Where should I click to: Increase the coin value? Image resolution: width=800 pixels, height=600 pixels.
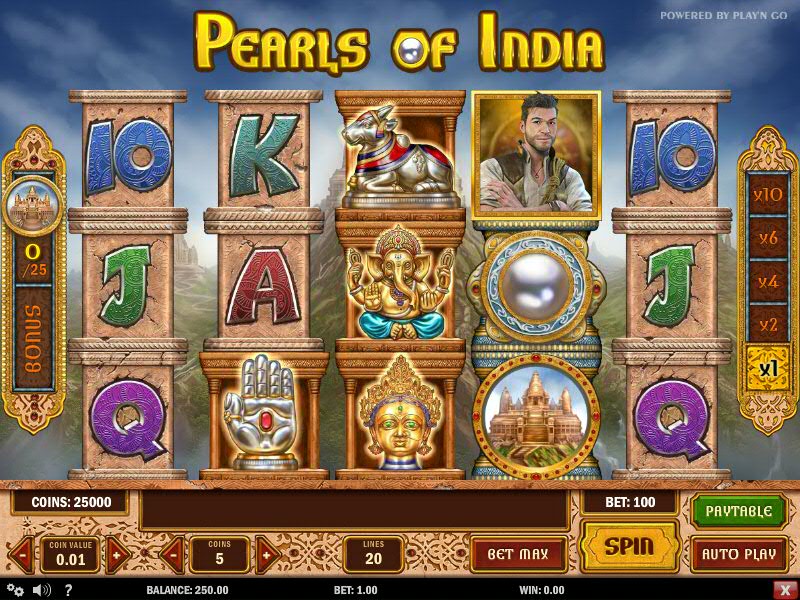tap(118, 554)
